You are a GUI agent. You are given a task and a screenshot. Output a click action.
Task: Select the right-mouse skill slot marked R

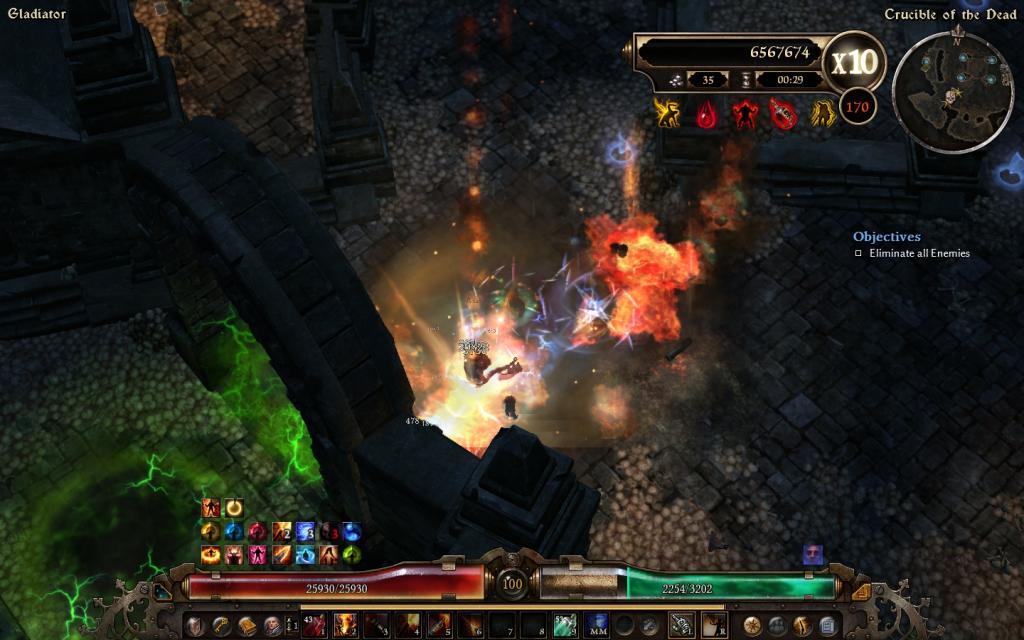pyautogui.click(x=713, y=626)
